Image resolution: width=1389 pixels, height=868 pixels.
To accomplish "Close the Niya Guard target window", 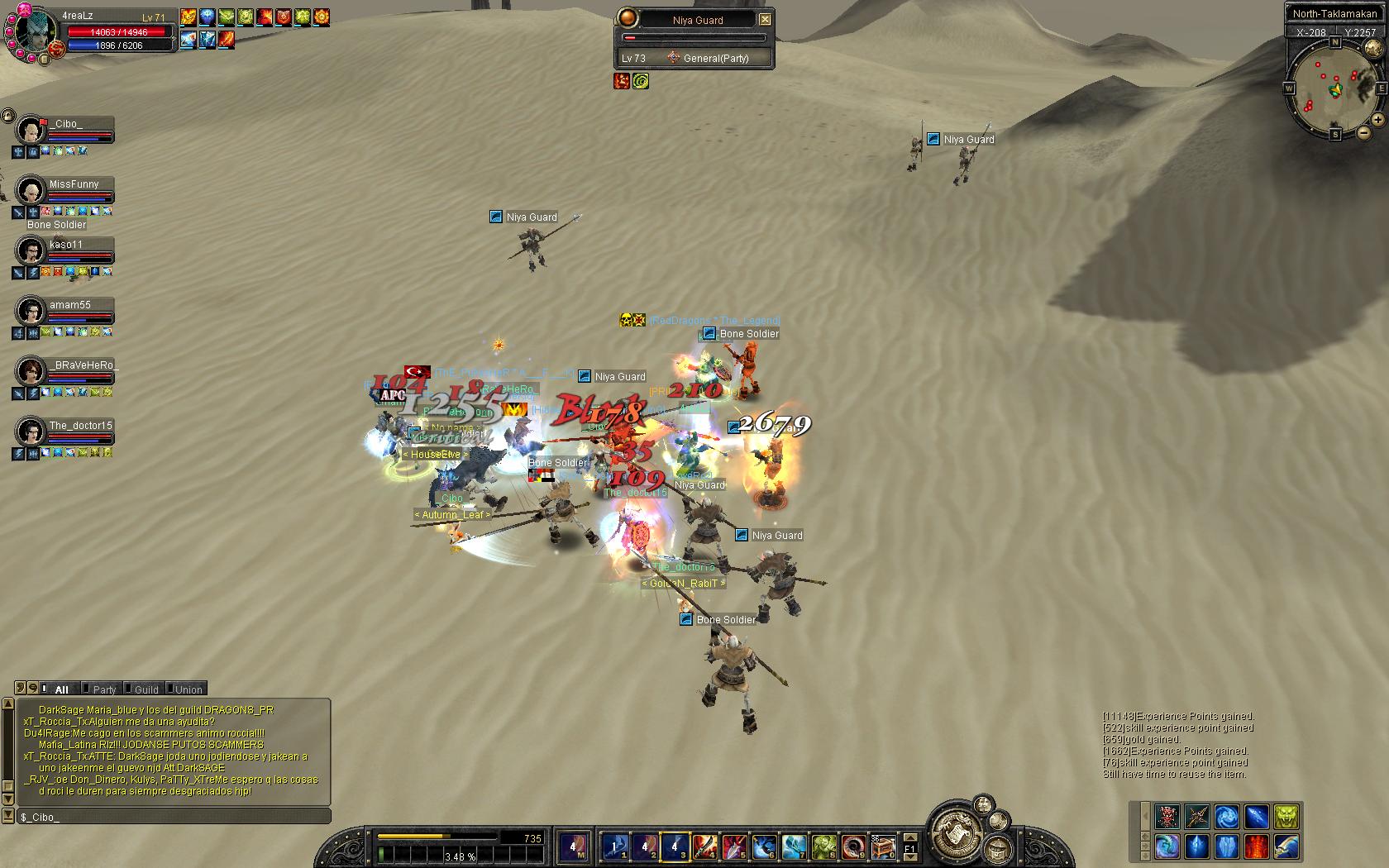I will (765, 19).
